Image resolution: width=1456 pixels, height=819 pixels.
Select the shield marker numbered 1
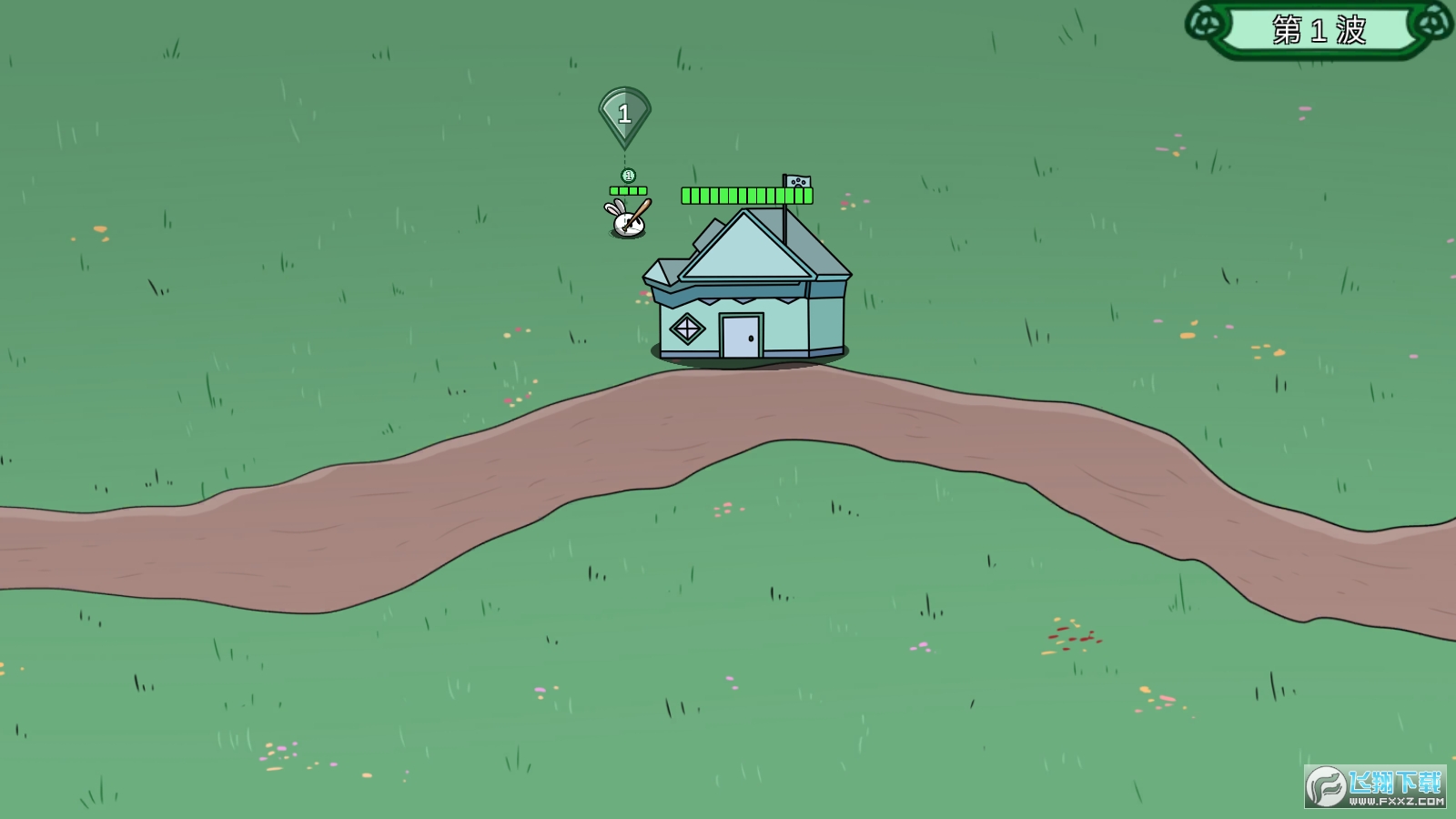pyautogui.click(x=624, y=115)
